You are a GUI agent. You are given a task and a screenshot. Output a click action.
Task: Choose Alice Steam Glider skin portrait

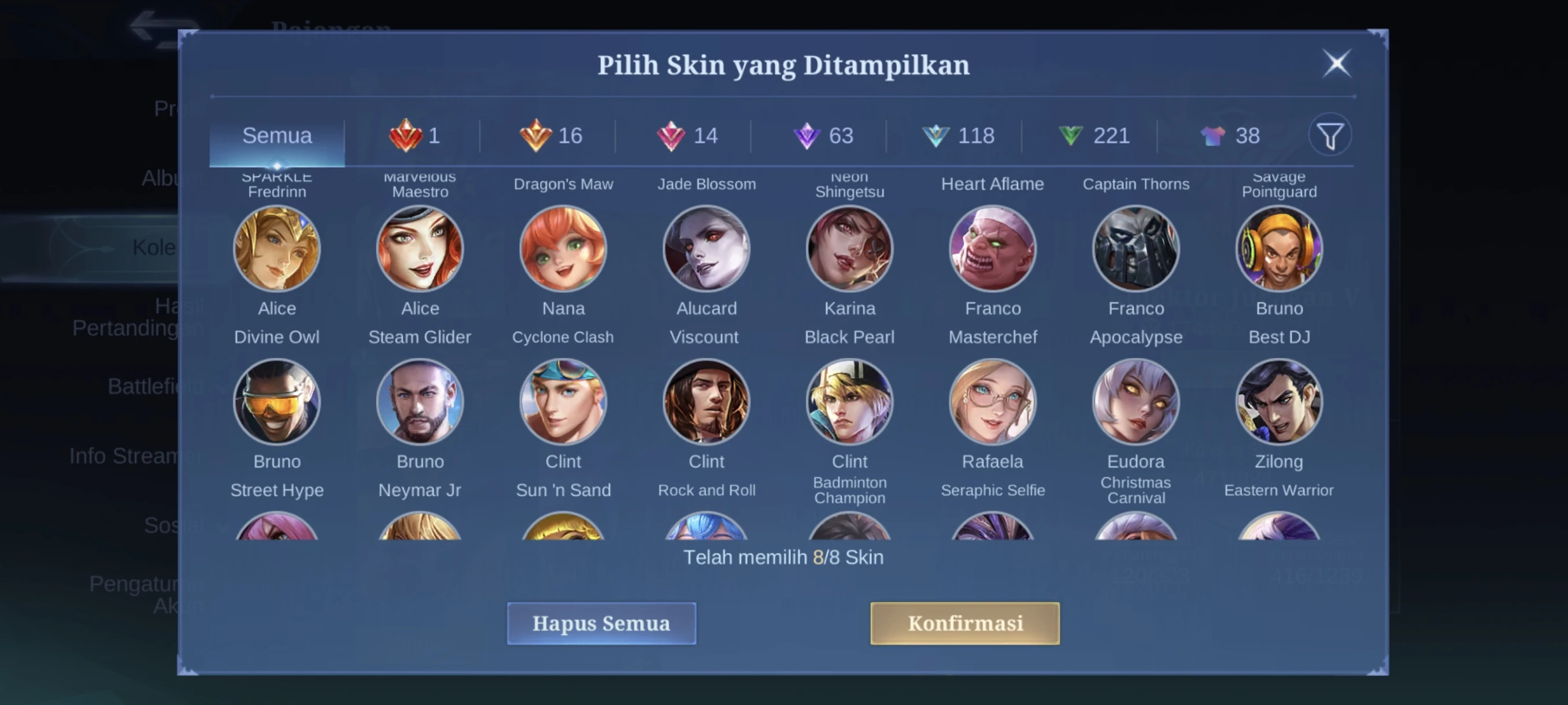click(420, 249)
